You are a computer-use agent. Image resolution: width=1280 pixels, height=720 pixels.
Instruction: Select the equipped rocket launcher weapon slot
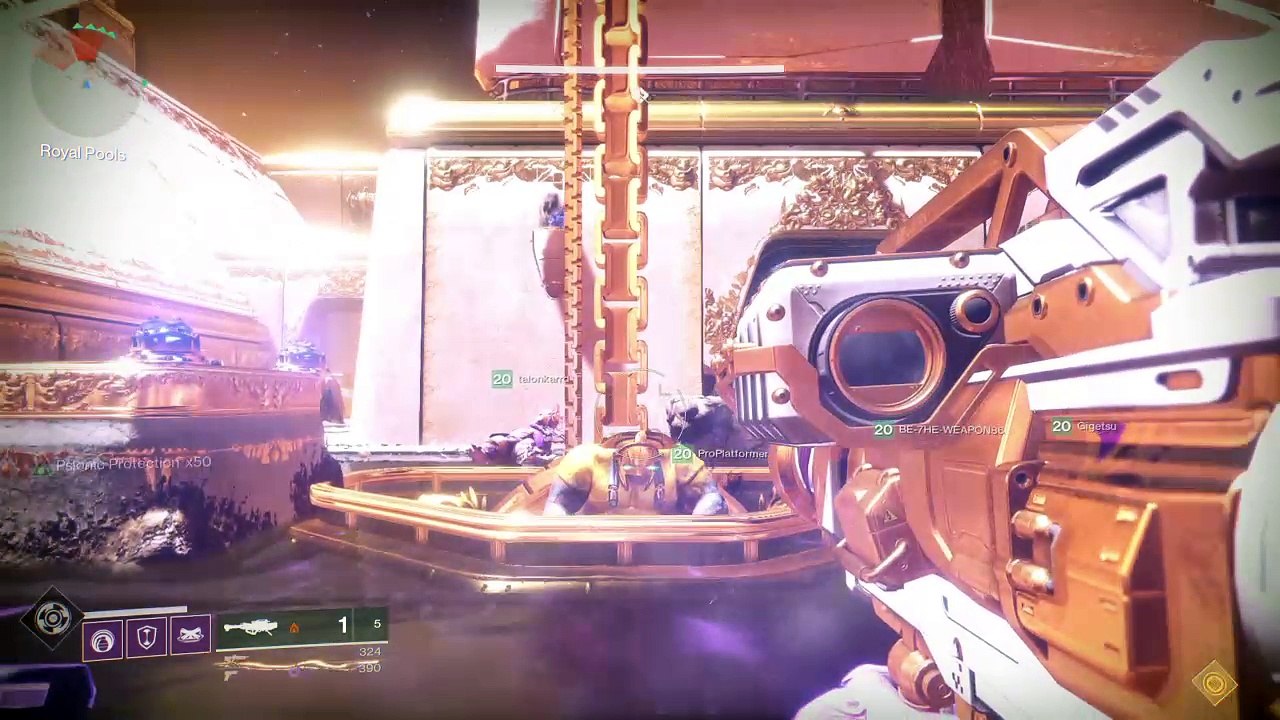point(300,627)
